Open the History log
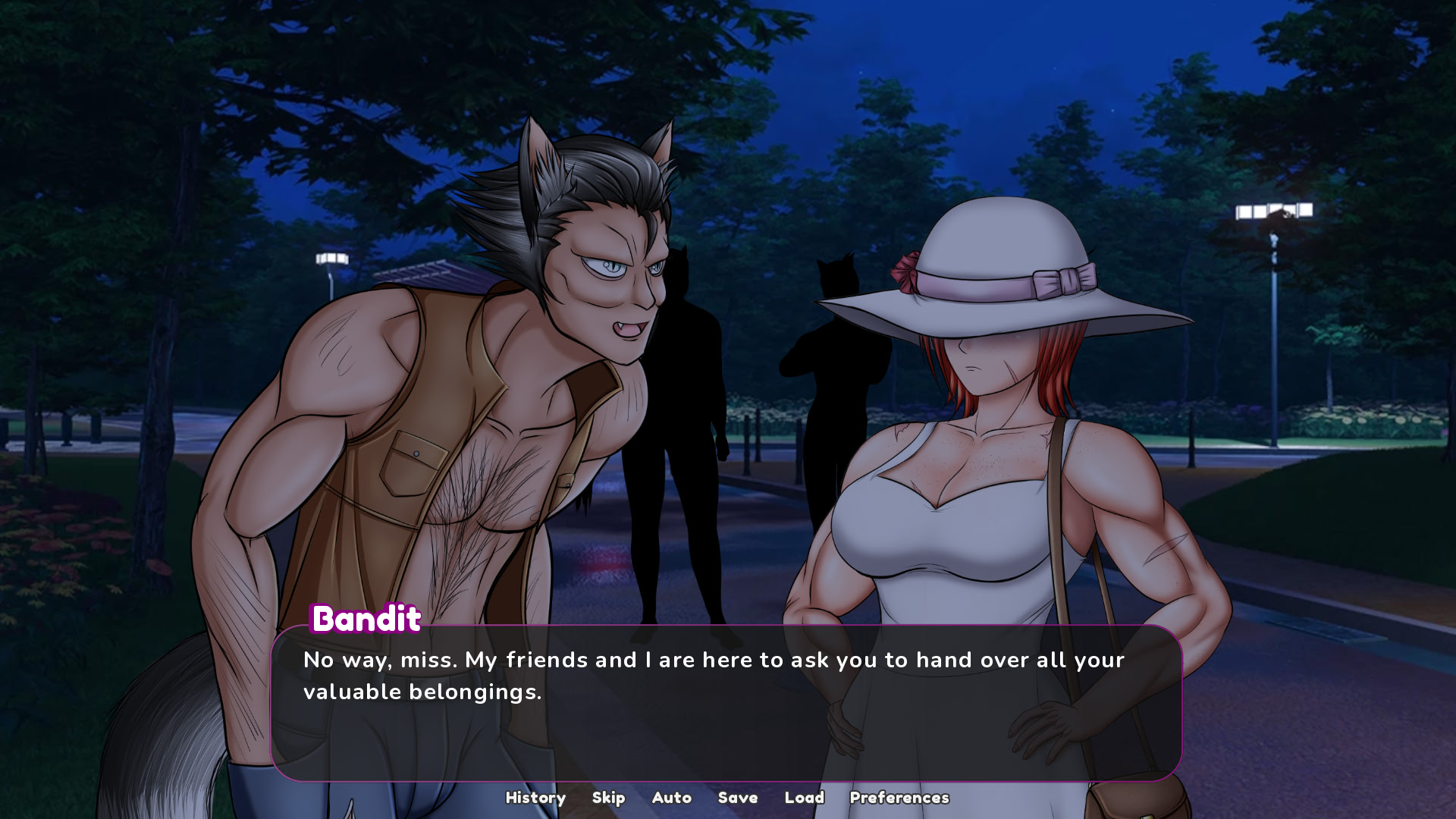The image size is (1456, 819). (x=535, y=798)
